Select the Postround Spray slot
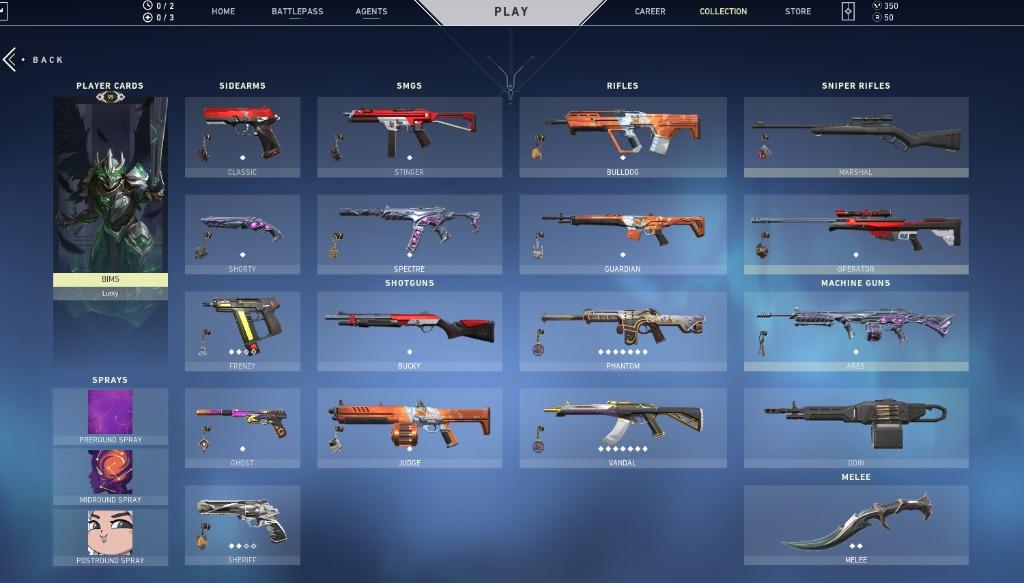 110,535
